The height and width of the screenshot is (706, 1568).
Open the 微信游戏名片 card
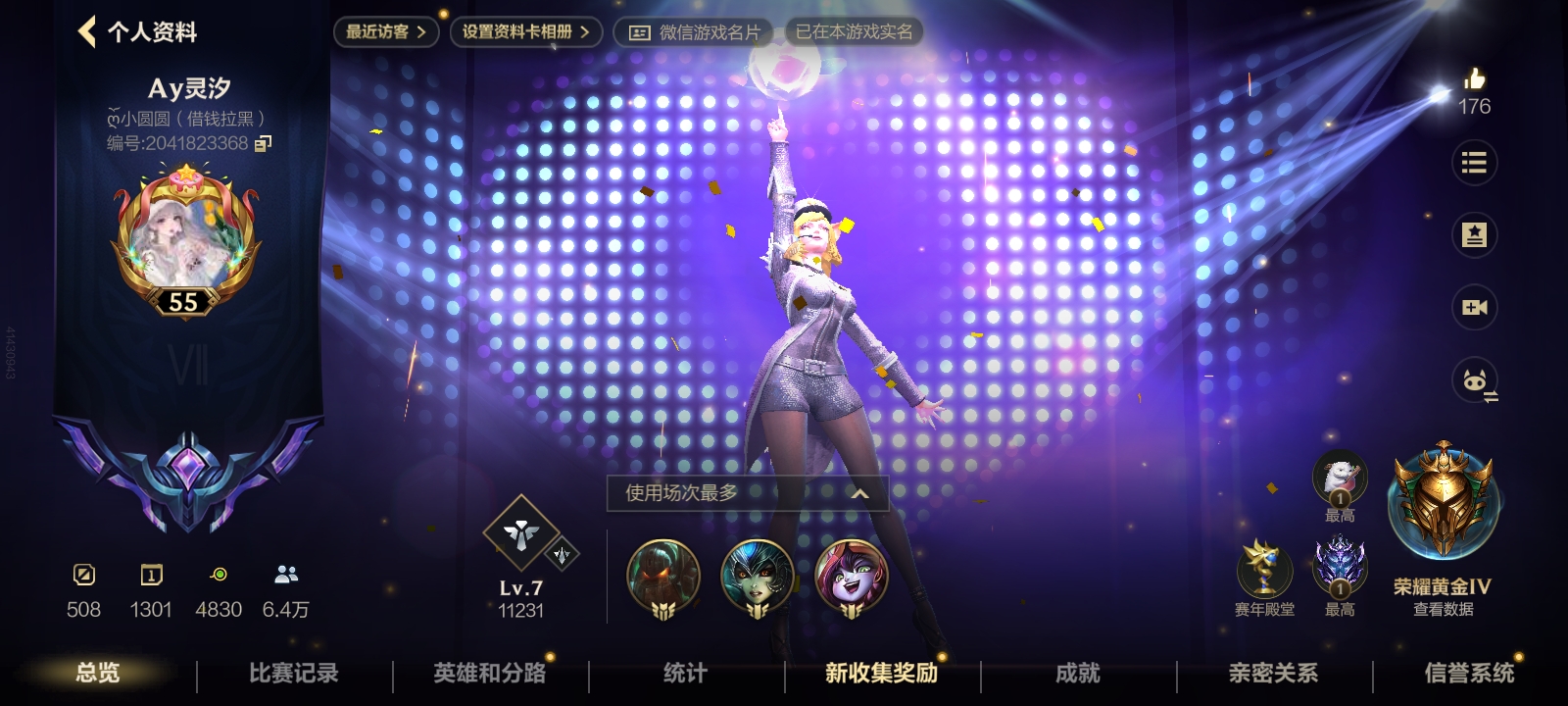click(x=694, y=32)
